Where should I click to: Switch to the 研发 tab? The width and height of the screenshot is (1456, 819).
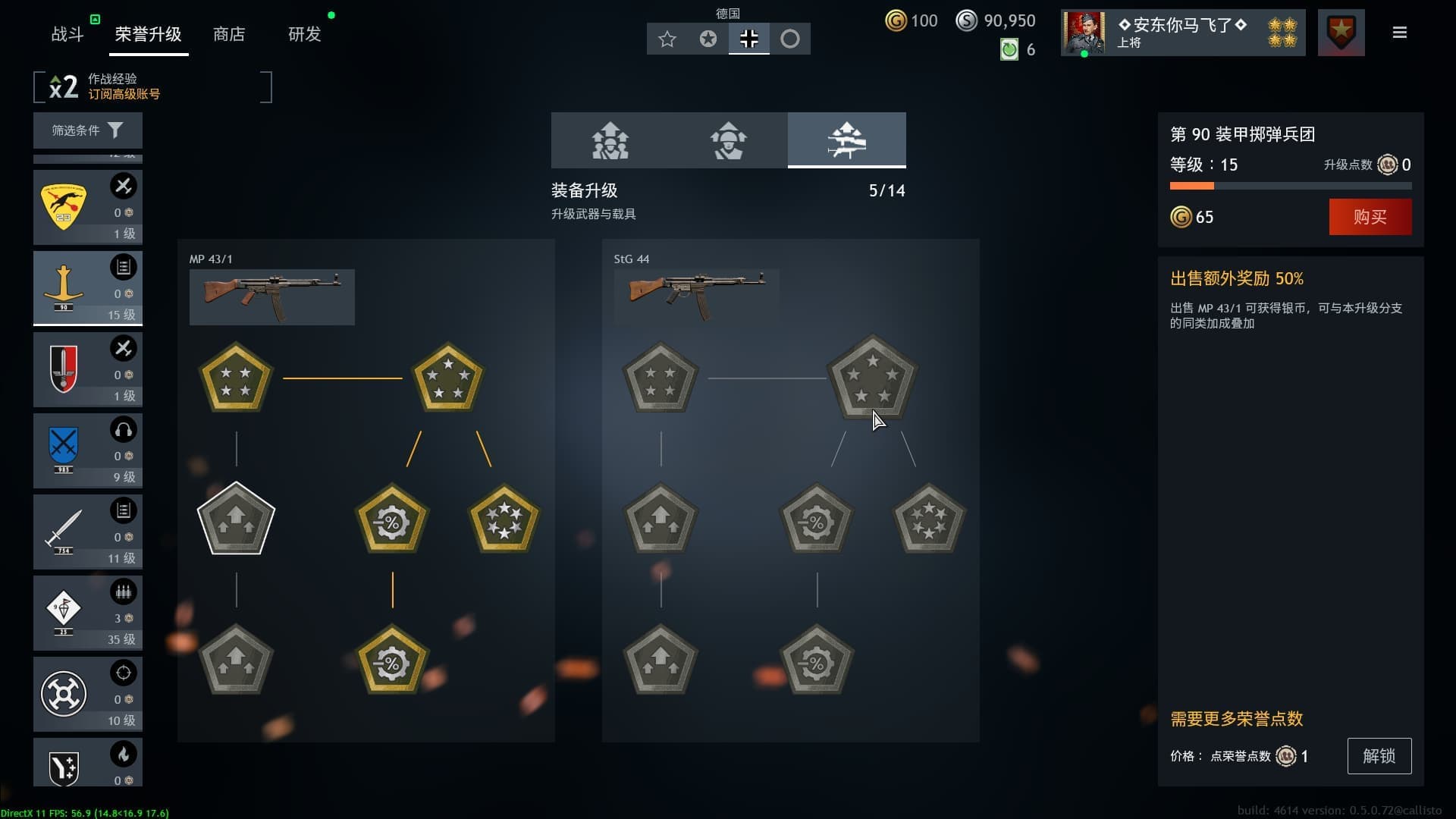(306, 34)
